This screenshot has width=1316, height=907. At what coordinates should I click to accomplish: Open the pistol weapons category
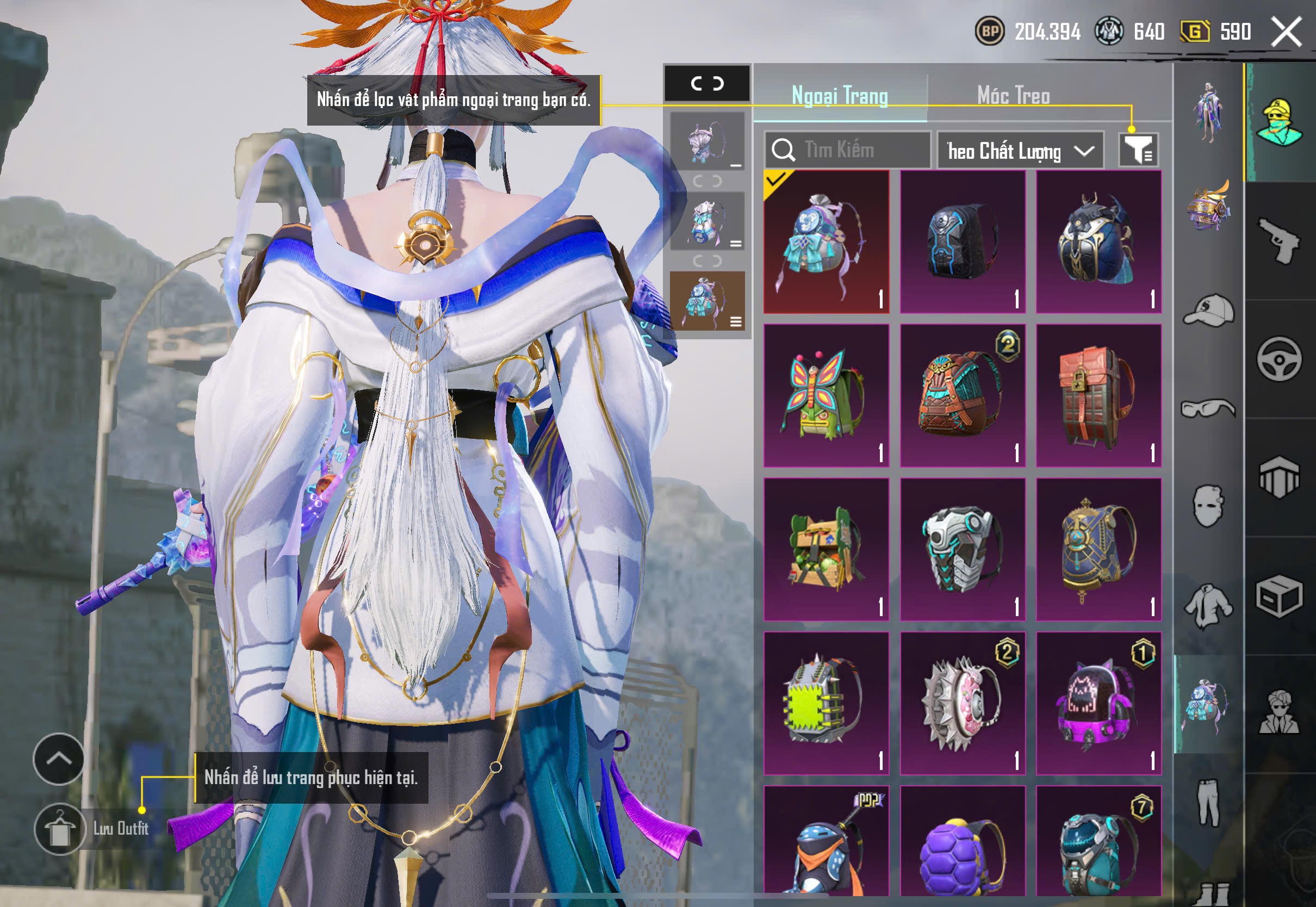coord(1279,241)
